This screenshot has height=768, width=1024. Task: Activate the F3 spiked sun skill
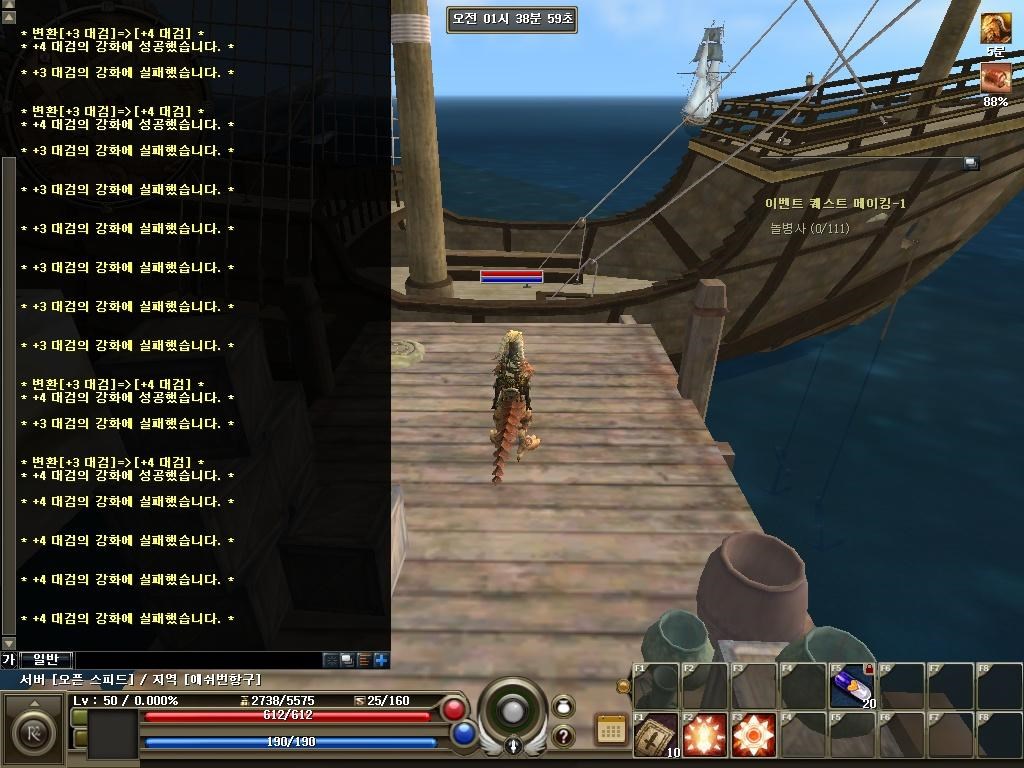click(753, 735)
